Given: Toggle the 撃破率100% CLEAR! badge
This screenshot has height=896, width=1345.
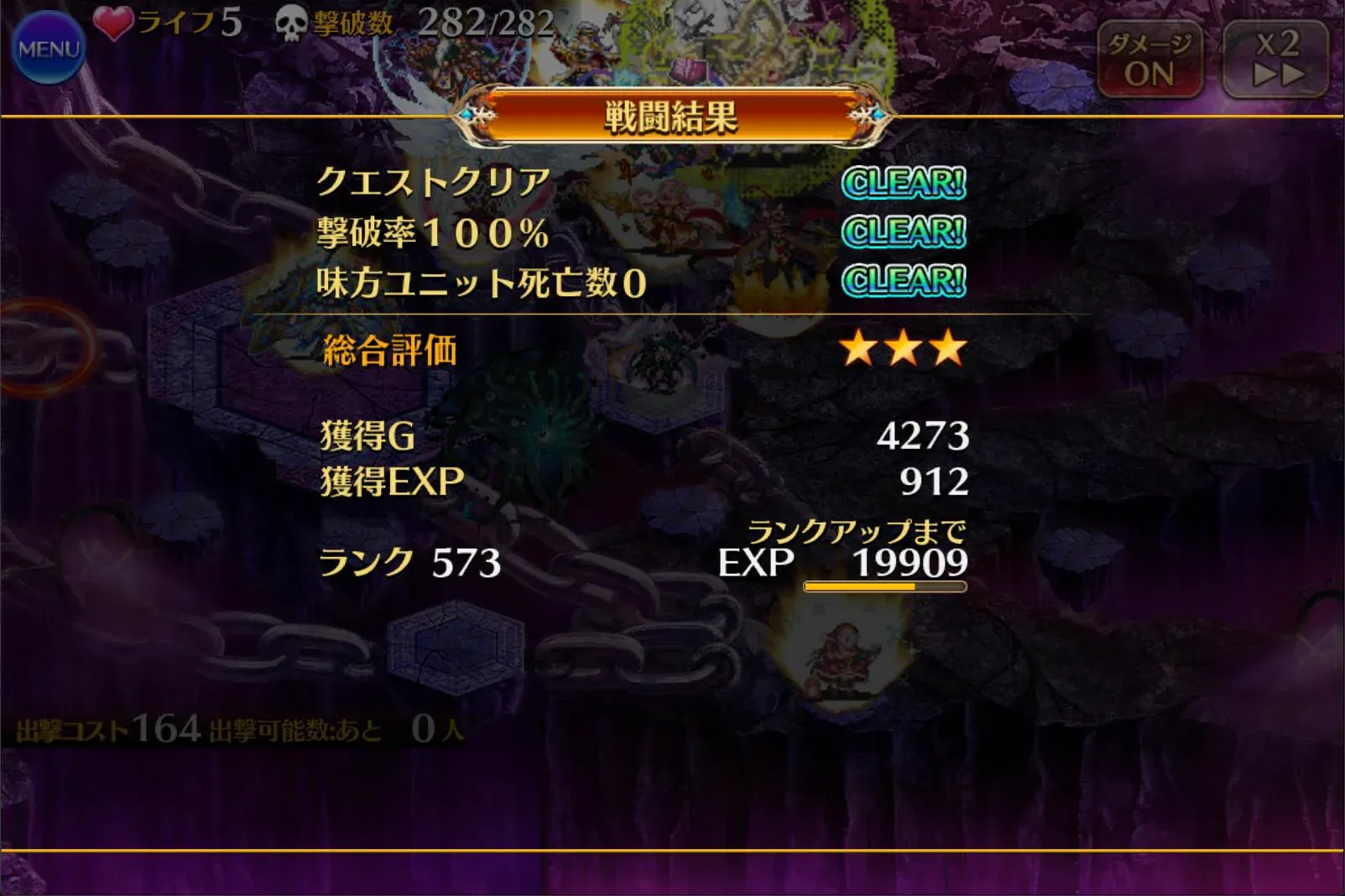Looking at the screenshot, I should 904,232.
